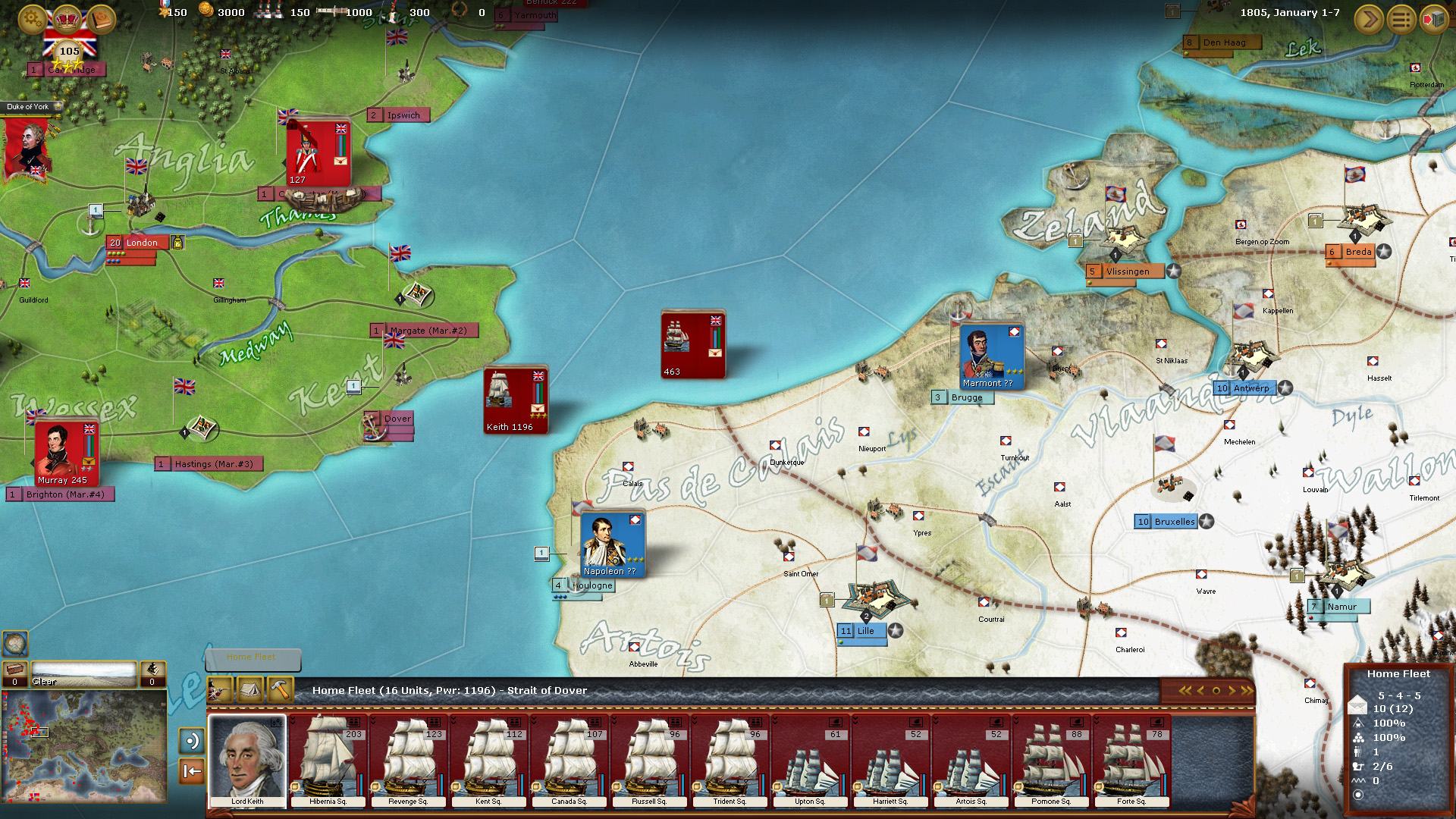Screen dimensions: 1456x819
Task: Select the Hibernia Sq. unit card
Action: click(328, 760)
